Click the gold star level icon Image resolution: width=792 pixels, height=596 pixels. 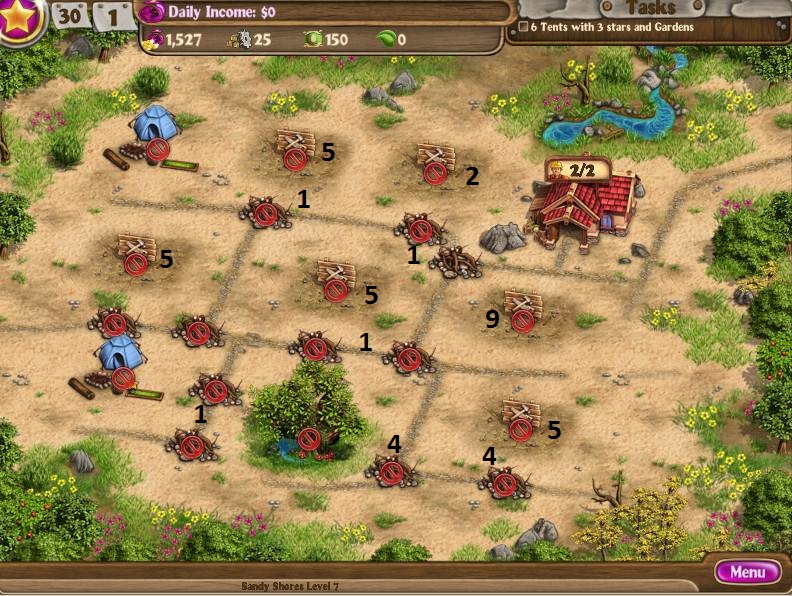tap(20, 20)
